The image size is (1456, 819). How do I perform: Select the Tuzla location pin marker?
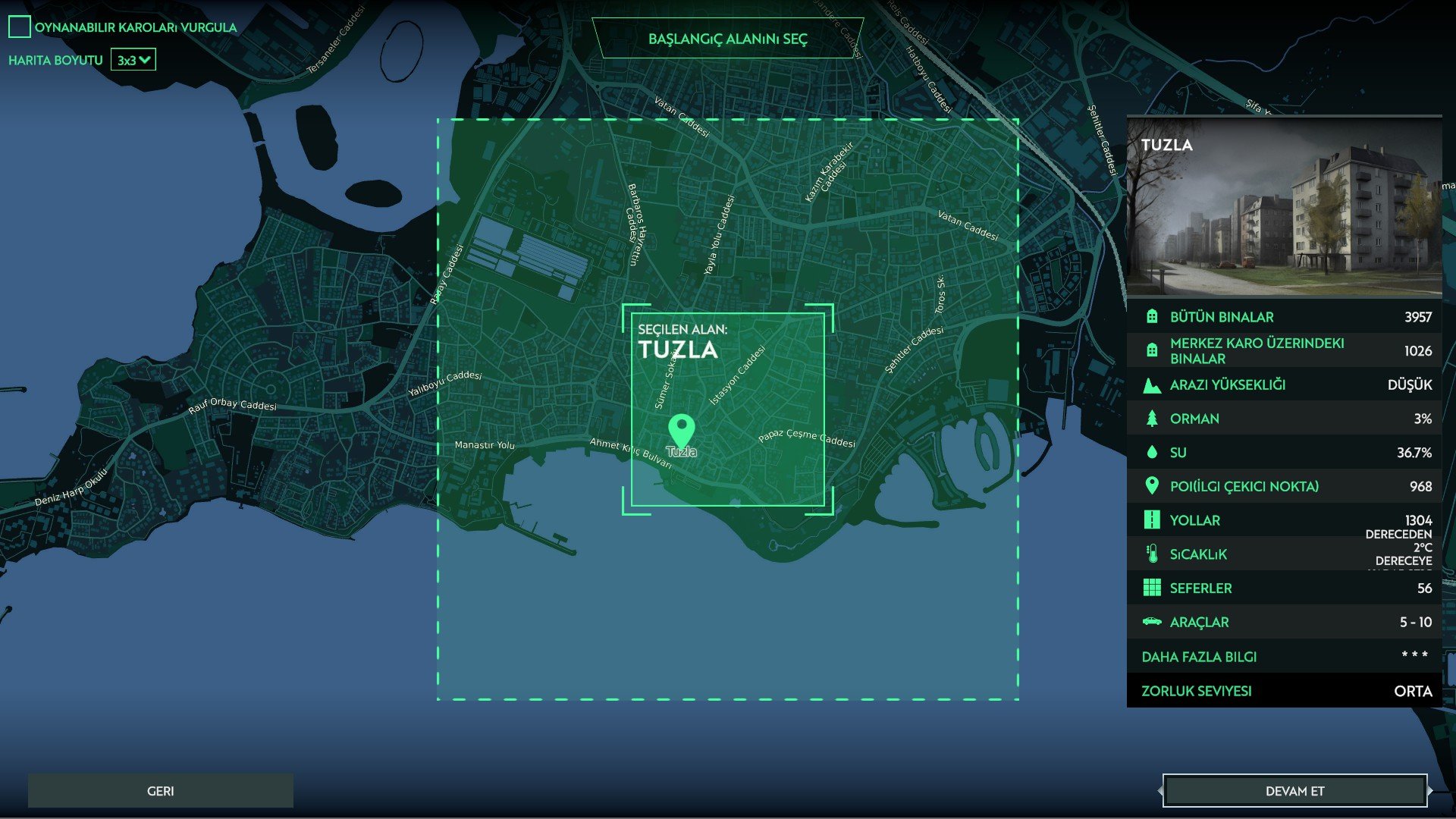coord(681,430)
